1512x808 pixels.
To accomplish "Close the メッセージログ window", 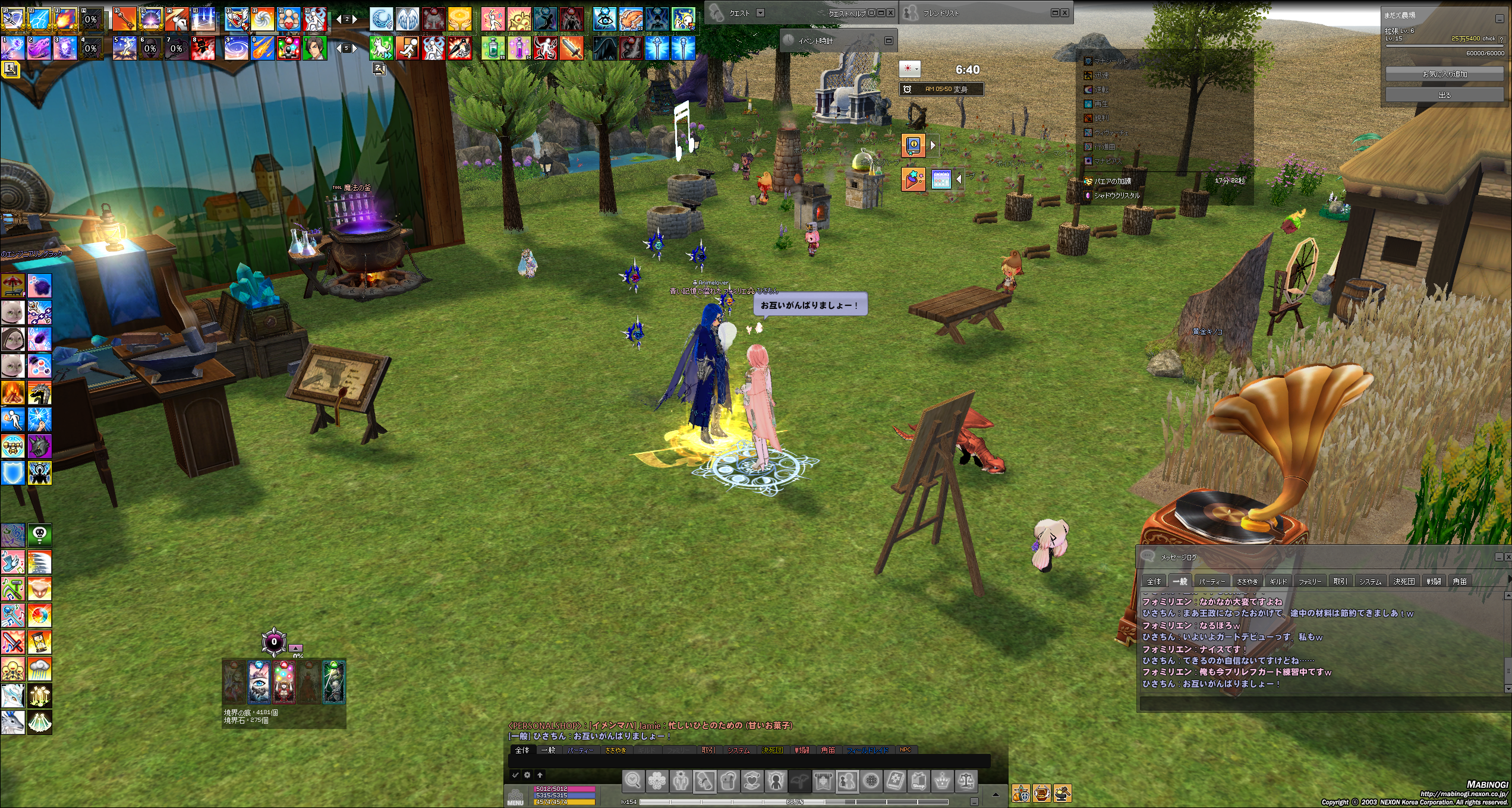I will tap(1508, 557).
